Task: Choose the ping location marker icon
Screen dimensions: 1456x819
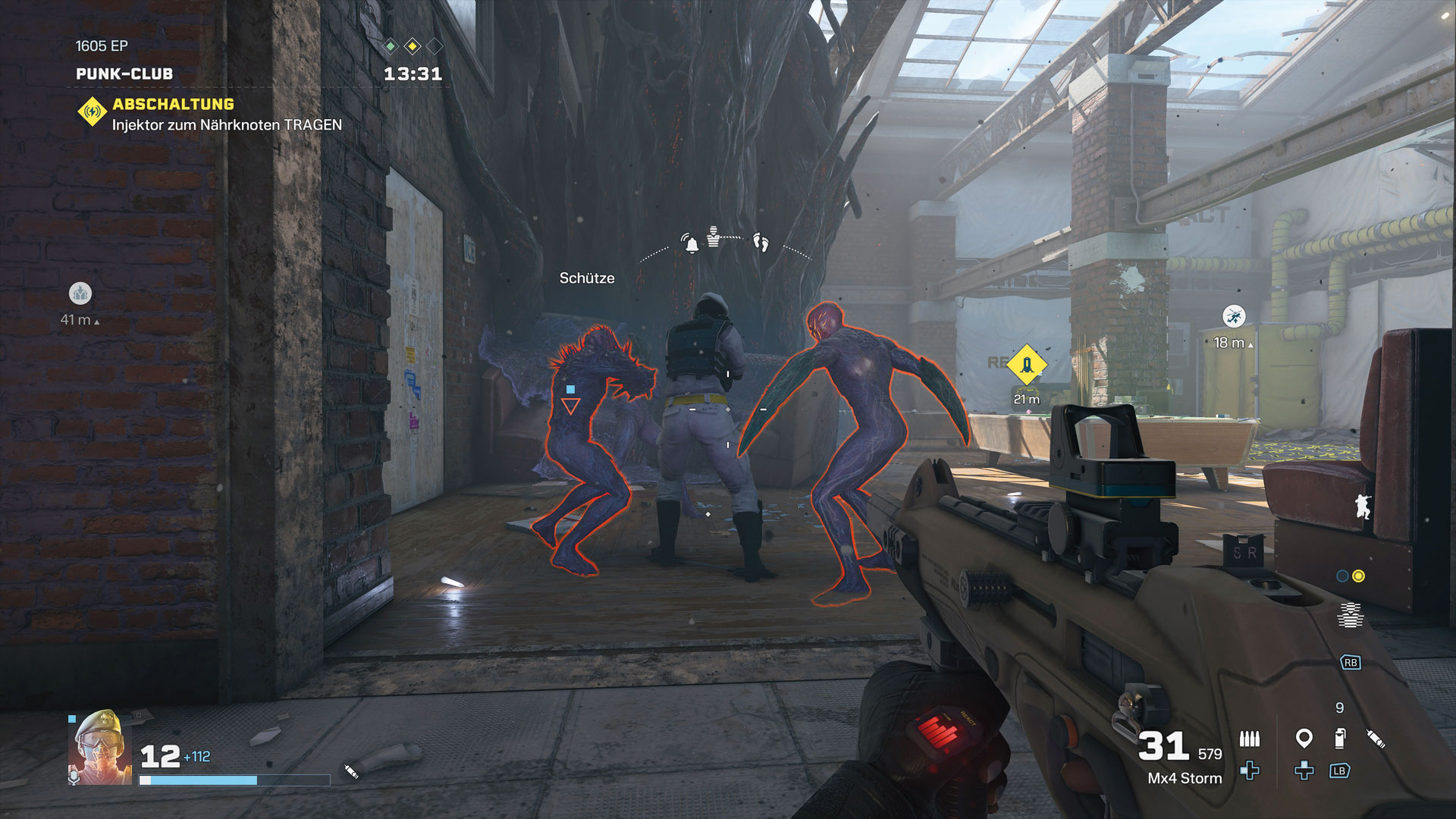Action: point(1304,737)
